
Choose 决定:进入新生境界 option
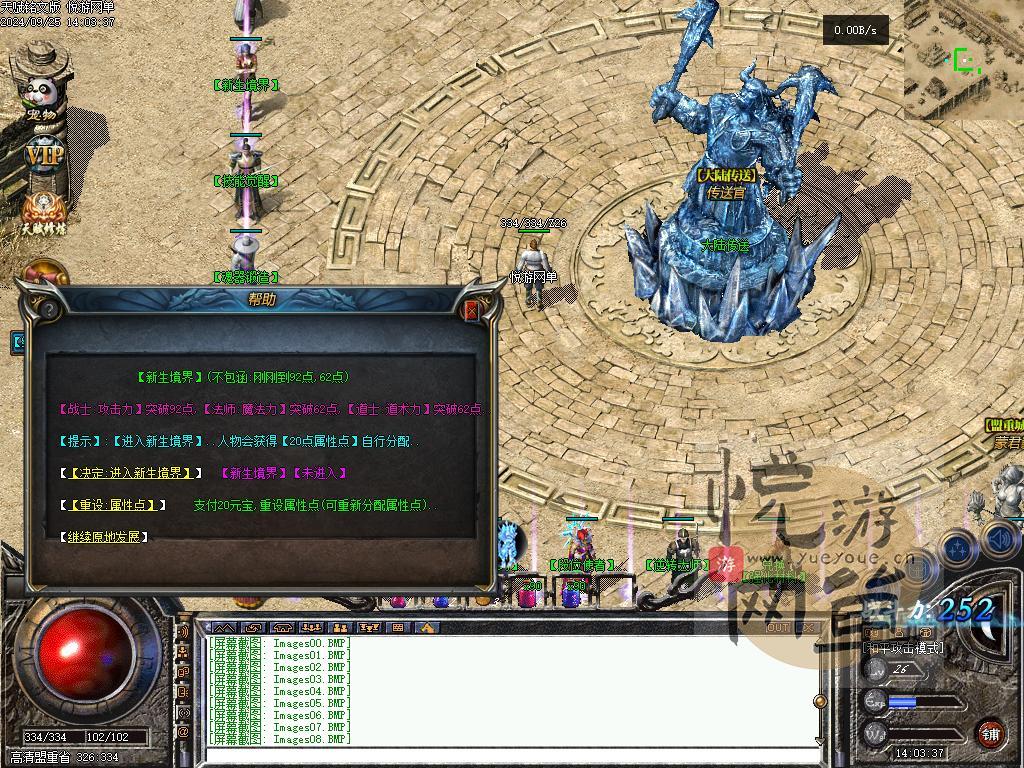[131, 473]
